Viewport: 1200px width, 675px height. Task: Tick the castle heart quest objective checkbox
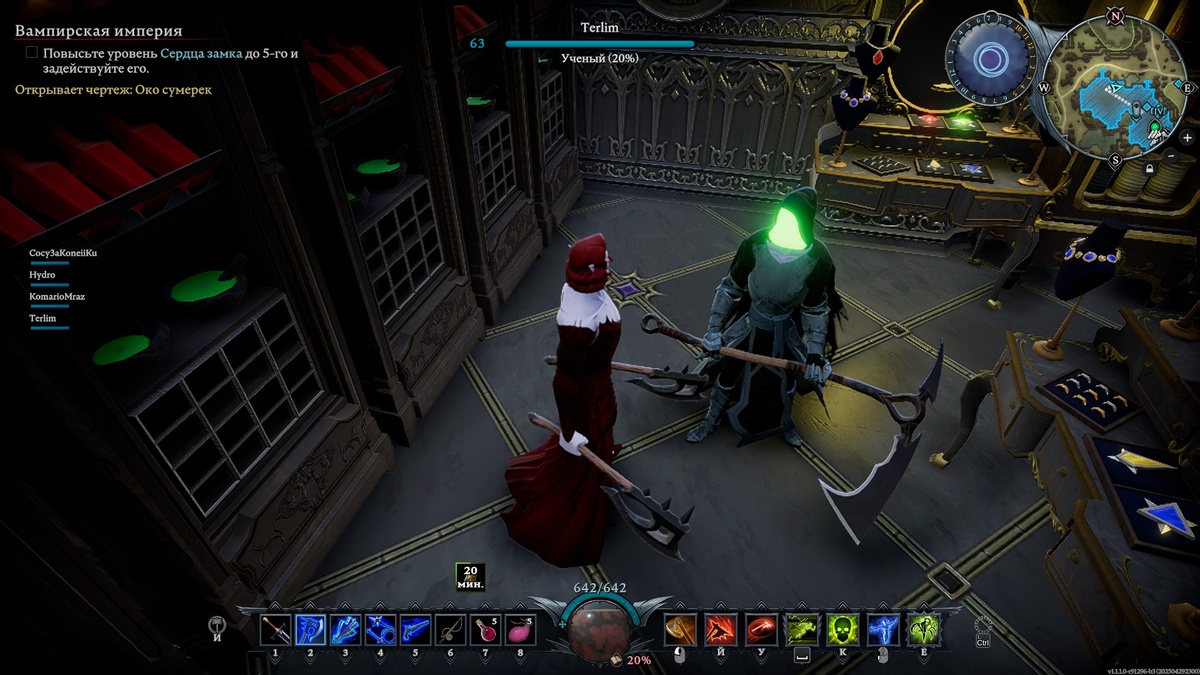[x=32, y=53]
